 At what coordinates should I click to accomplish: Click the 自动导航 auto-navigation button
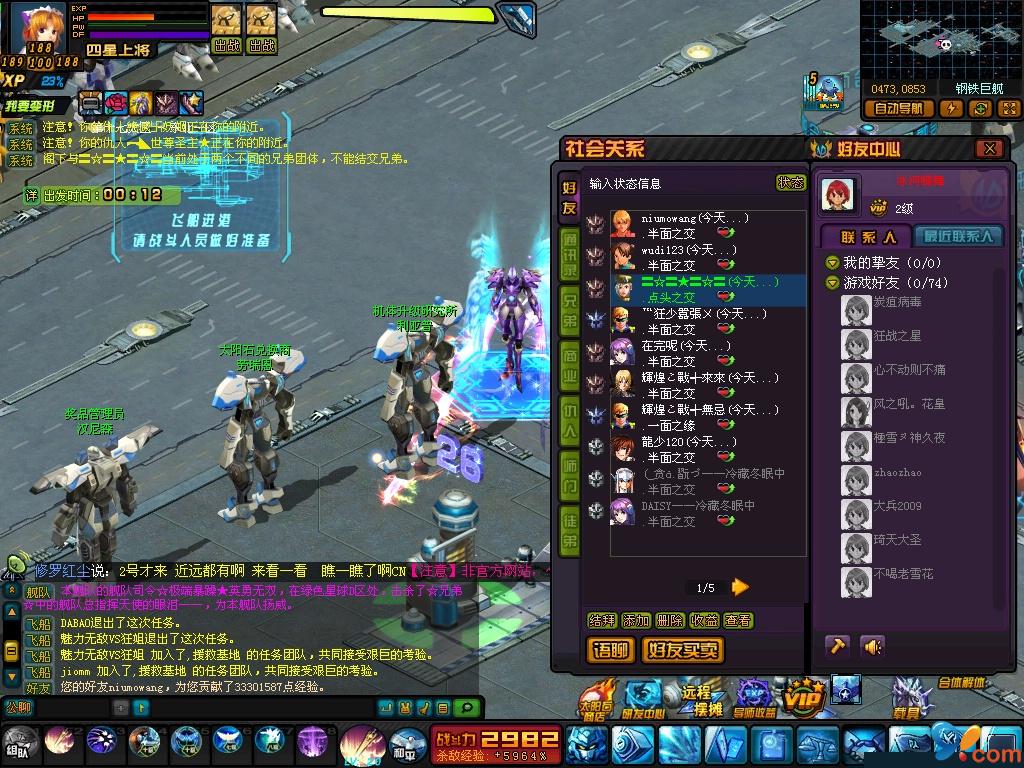(901, 108)
